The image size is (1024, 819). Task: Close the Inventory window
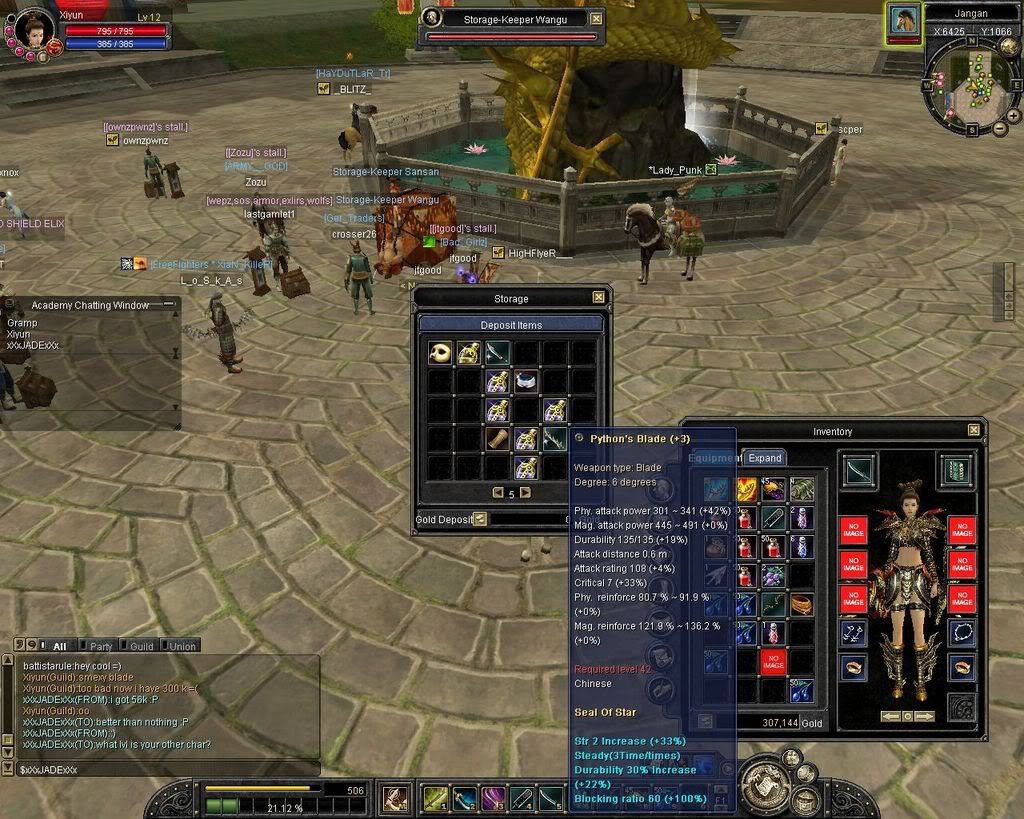coord(974,430)
